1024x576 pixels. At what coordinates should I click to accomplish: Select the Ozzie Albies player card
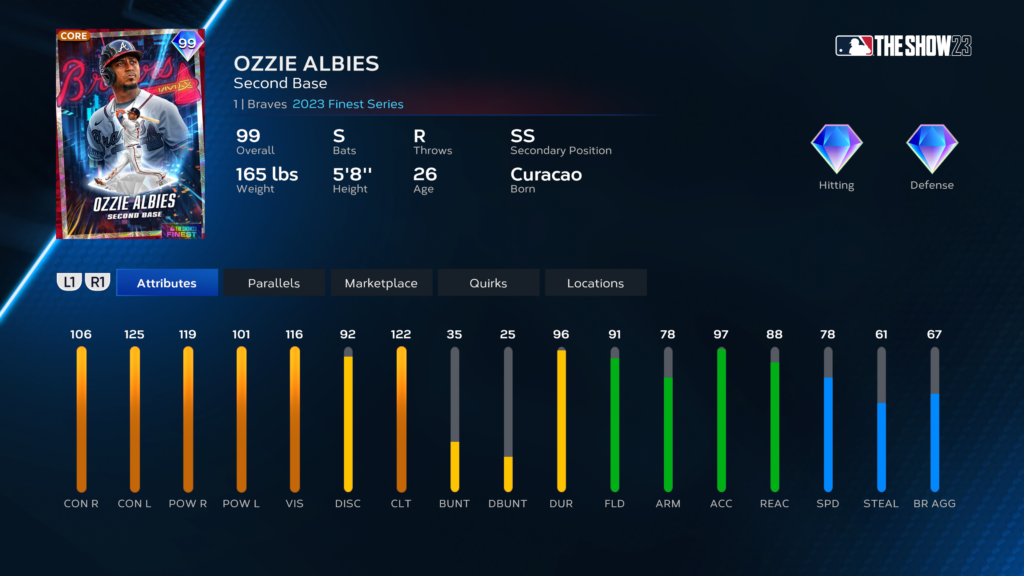[x=131, y=134]
